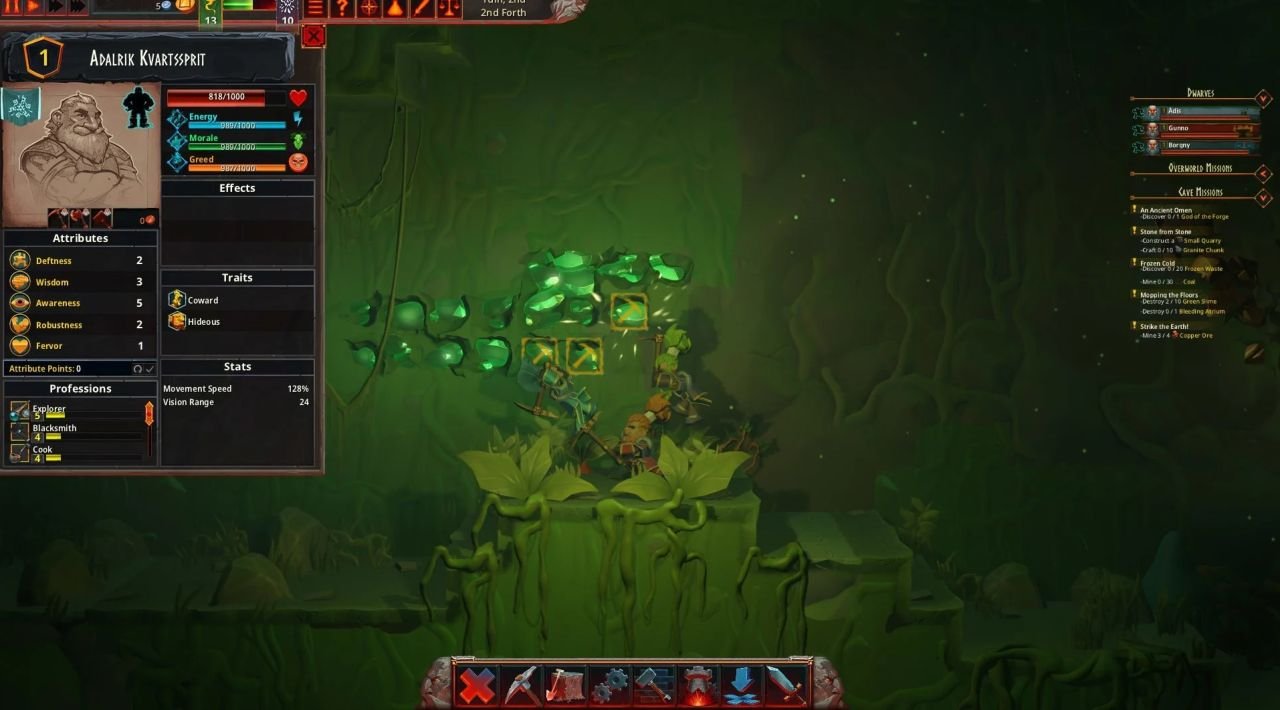Select the hammer build tool
This screenshot has width=1280, height=710.
[653, 686]
